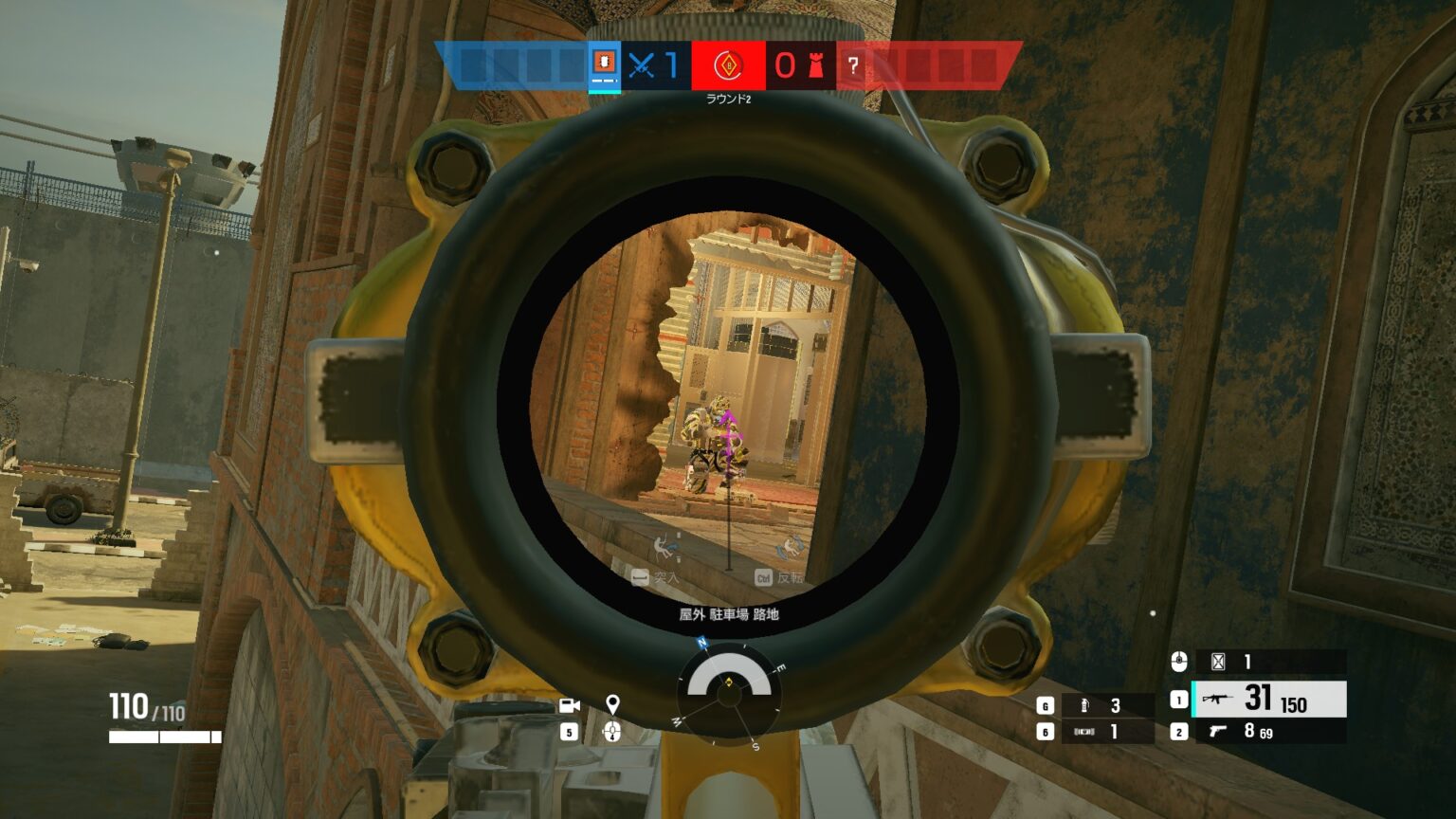Screen dimensions: 1456x819
Task: Click the blue North marker on the compass
Action: coord(701,643)
